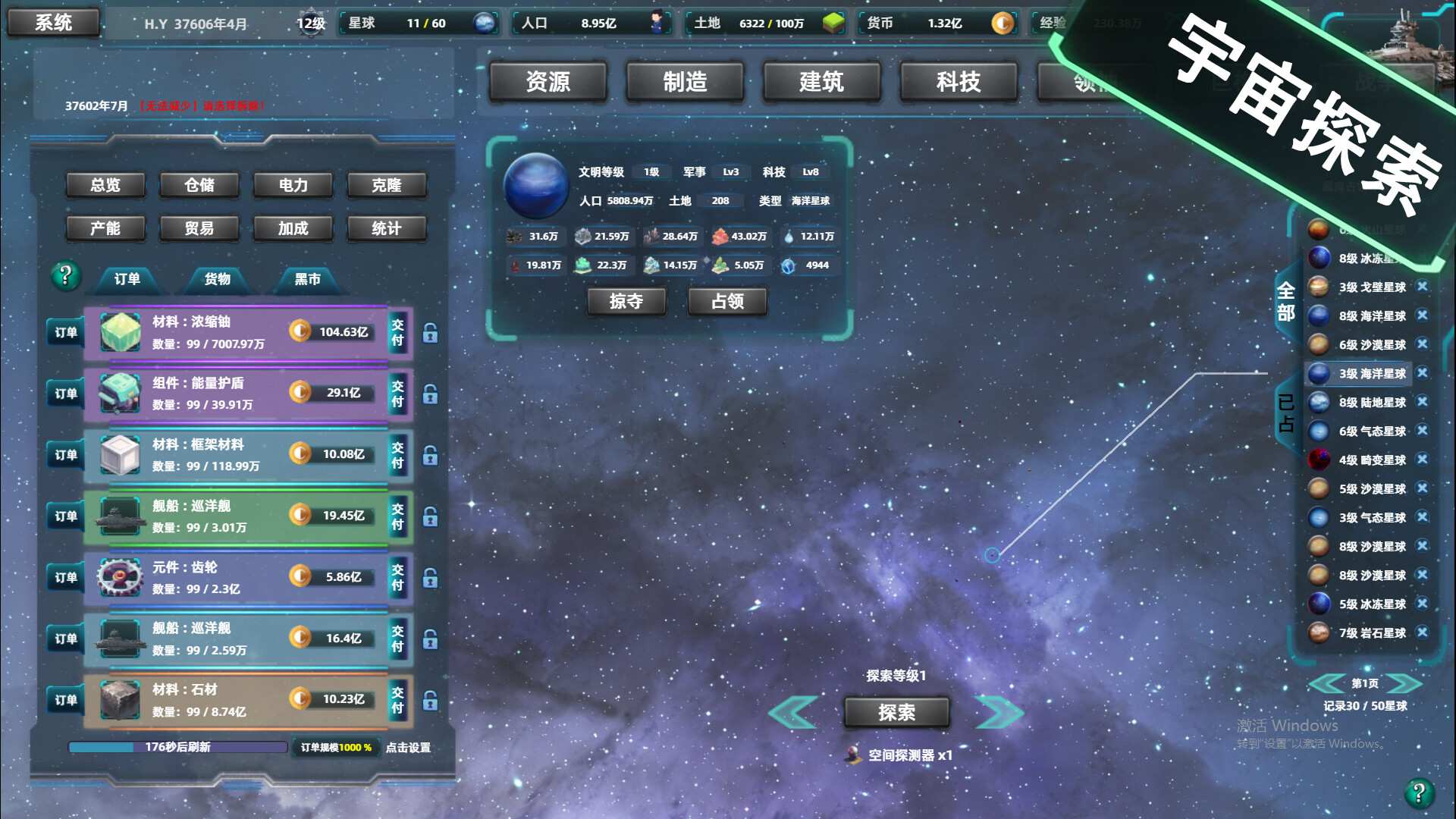Click the cruiser ship icon on 巡洋舰 order

(x=120, y=516)
